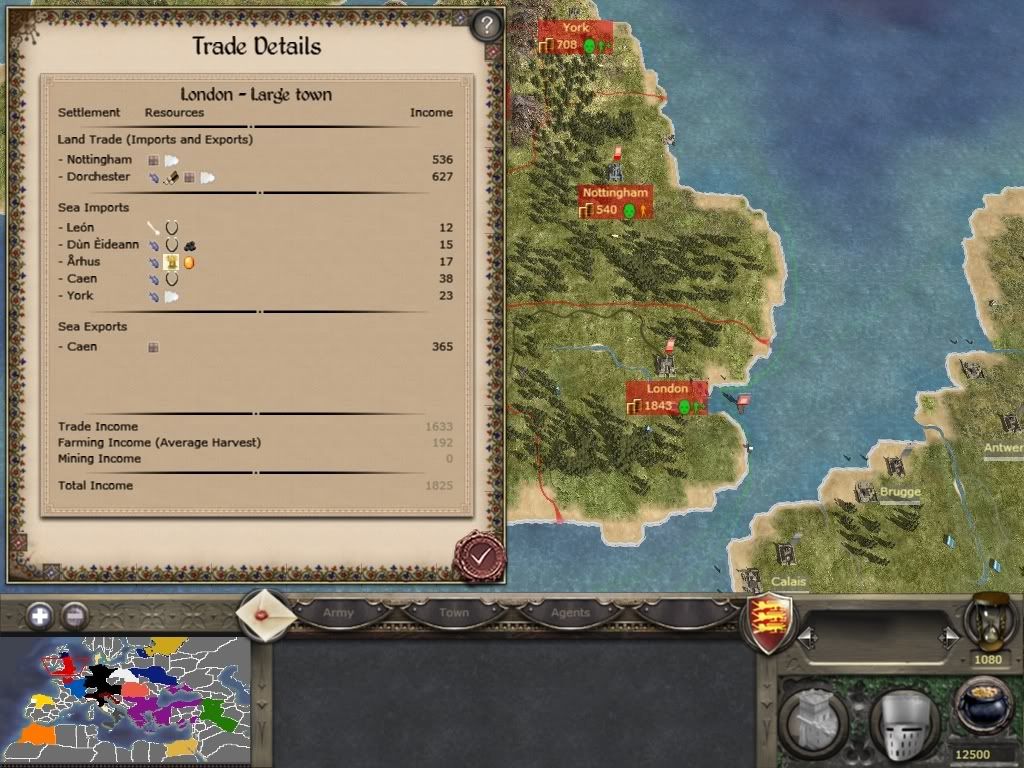Open the message envelope with red seal
This screenshot has width=1024, height=768.
266,613
